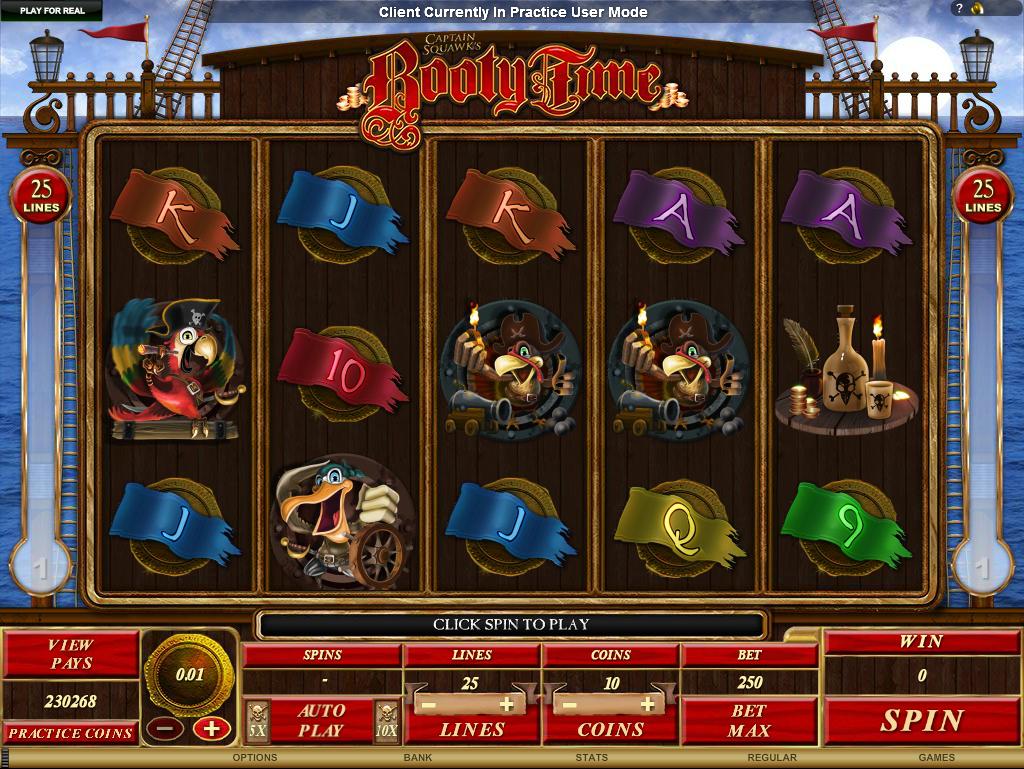This screenshot has width=1024, height=769.
Task: Start Auto Play mode
Action: point(321,720)
